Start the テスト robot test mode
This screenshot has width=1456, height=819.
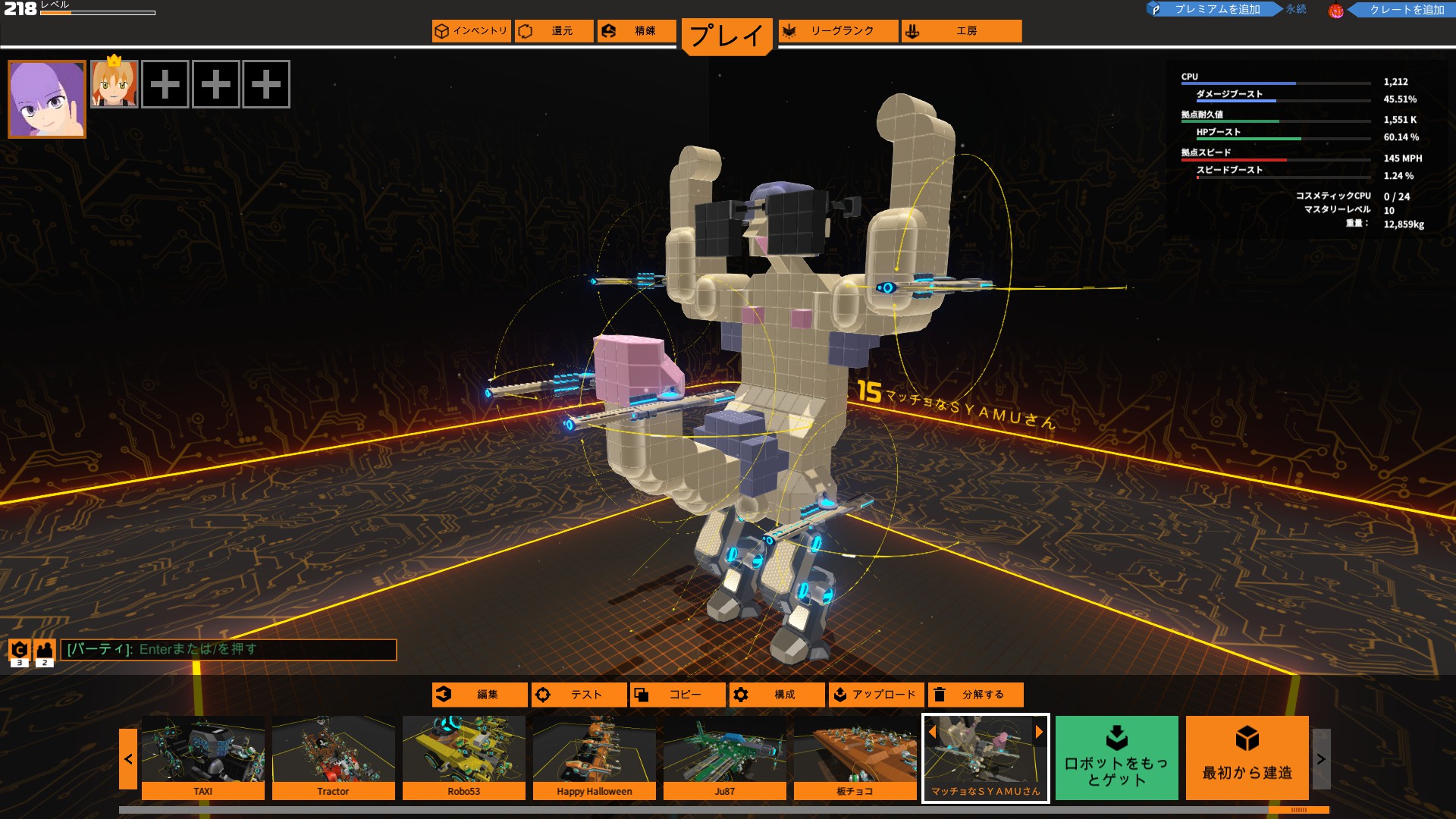579,694
